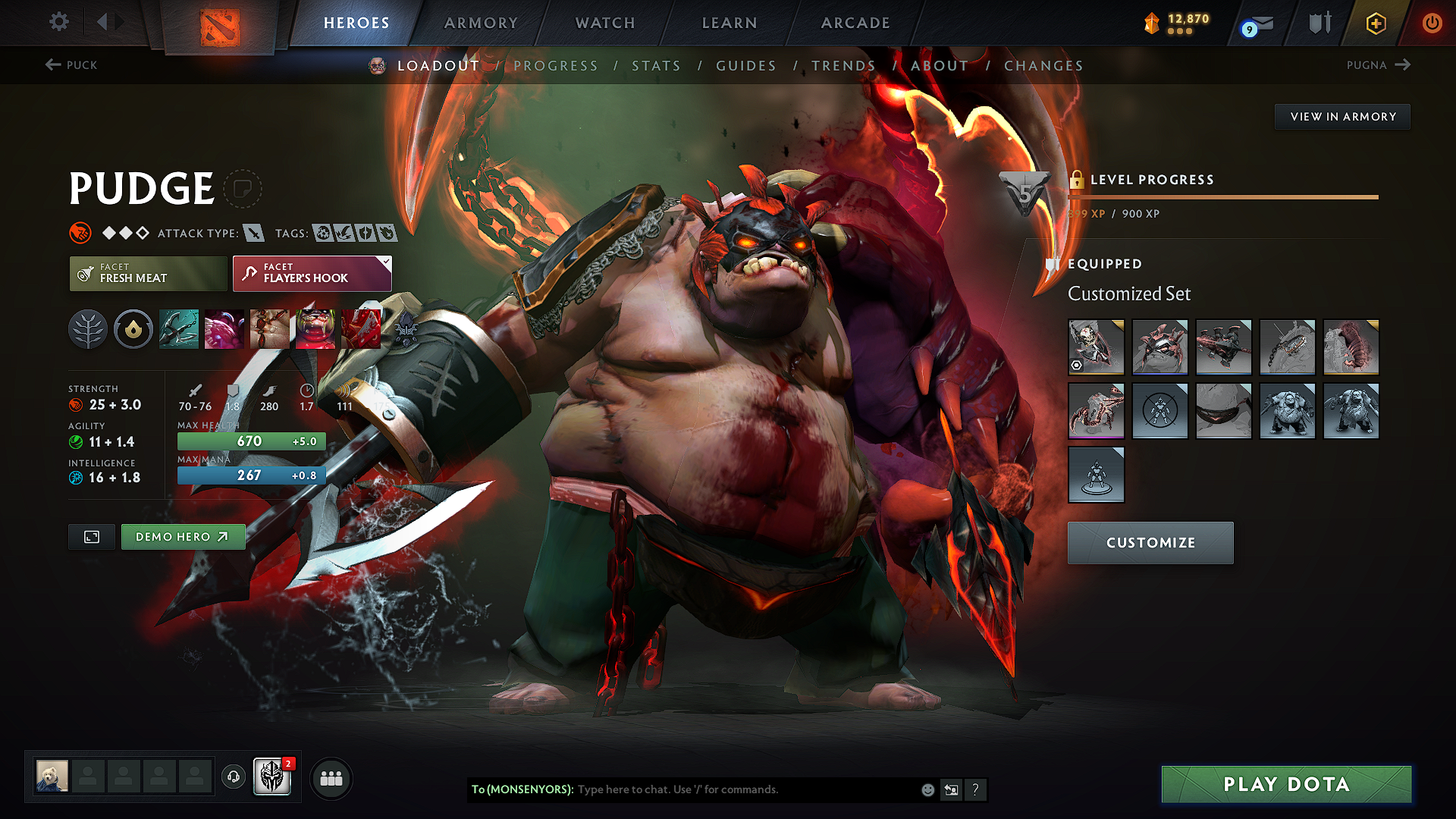1456x819 pixels.
Task: Click the Level Progress XP bar
Action: 1221,196
